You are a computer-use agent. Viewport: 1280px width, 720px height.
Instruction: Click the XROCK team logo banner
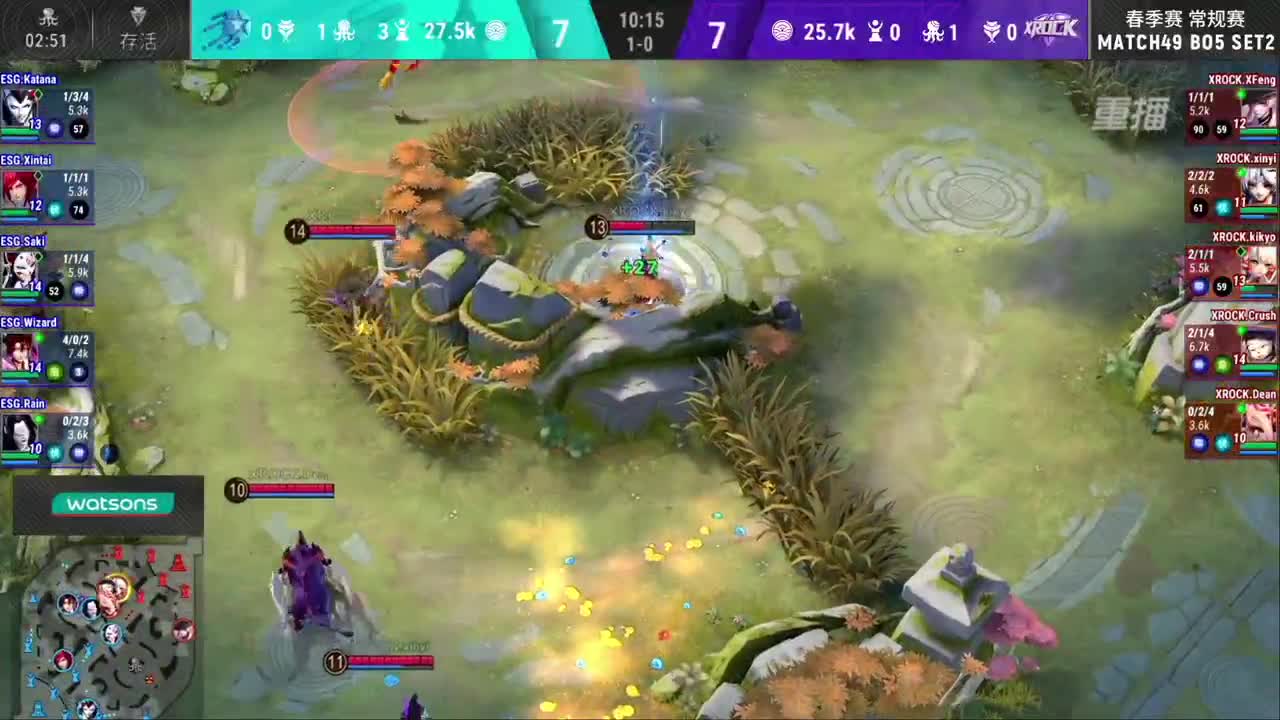click(1052, 28)
